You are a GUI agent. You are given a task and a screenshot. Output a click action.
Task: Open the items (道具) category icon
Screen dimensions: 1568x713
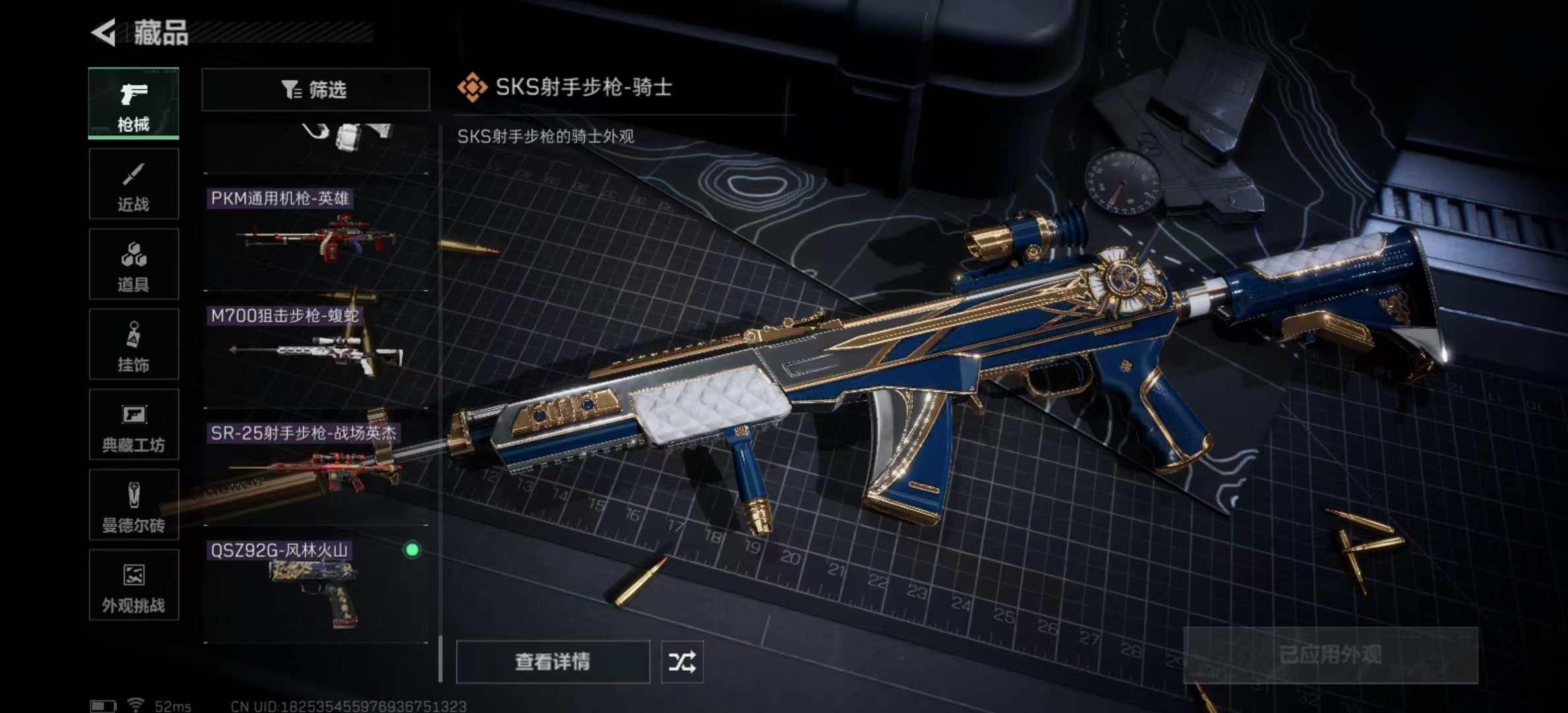coord(133,263)
